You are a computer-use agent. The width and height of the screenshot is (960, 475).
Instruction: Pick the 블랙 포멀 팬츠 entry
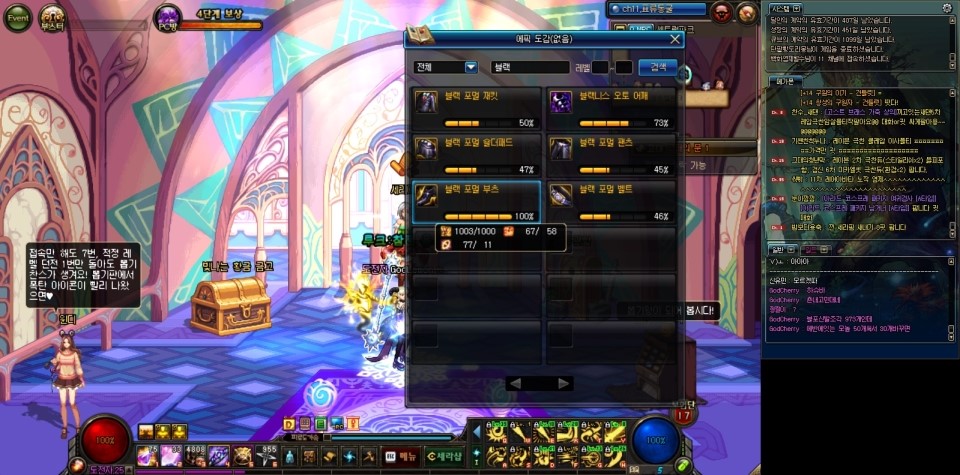click(x=611, y=152)
